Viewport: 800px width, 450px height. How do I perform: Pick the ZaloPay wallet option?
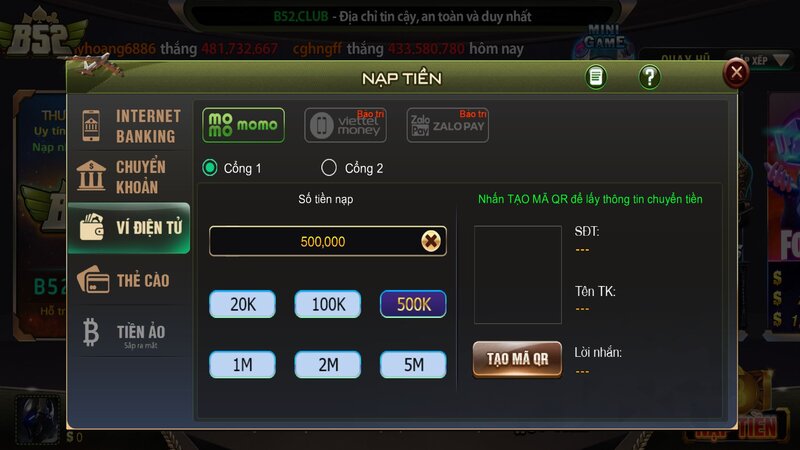[x=447, y=125]
